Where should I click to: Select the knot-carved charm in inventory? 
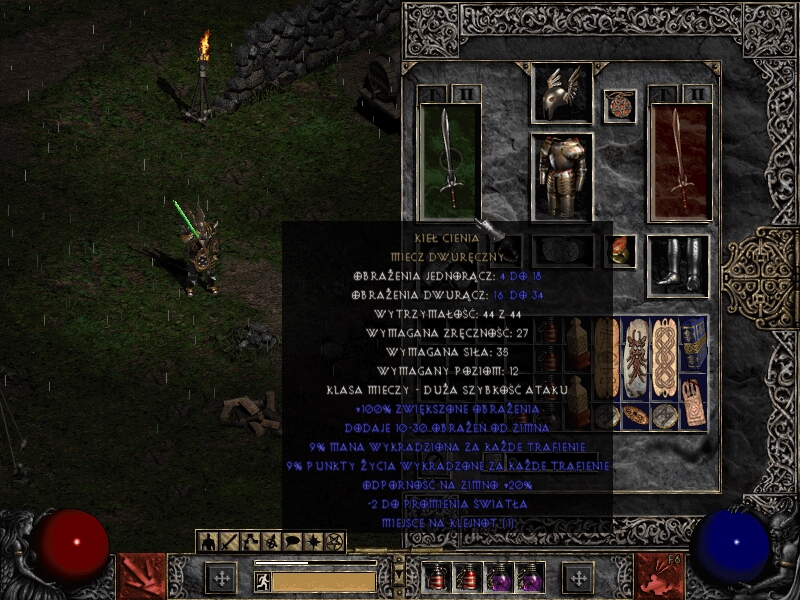665,356
